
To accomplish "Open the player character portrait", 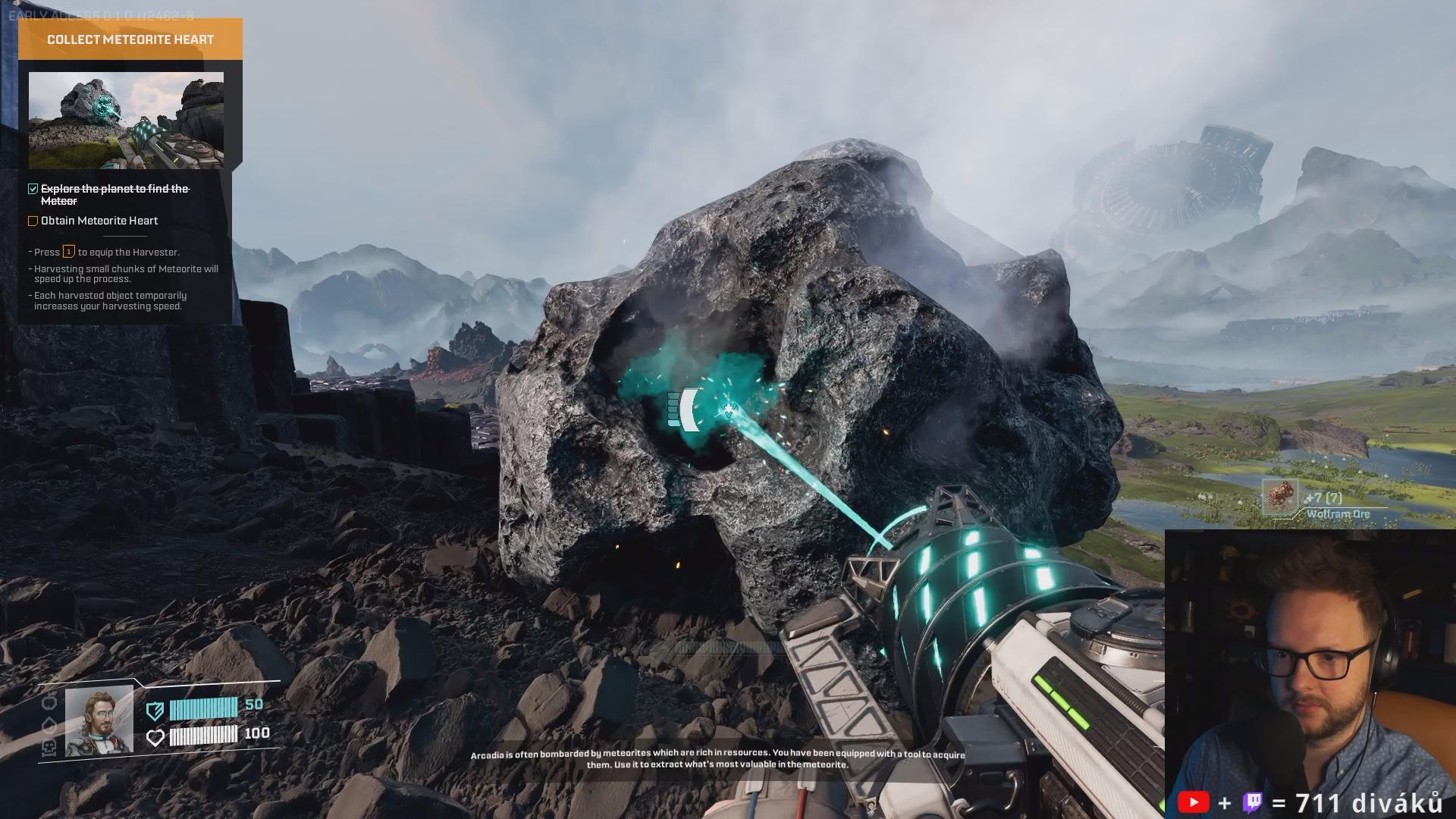I will [x=99, y=721].
